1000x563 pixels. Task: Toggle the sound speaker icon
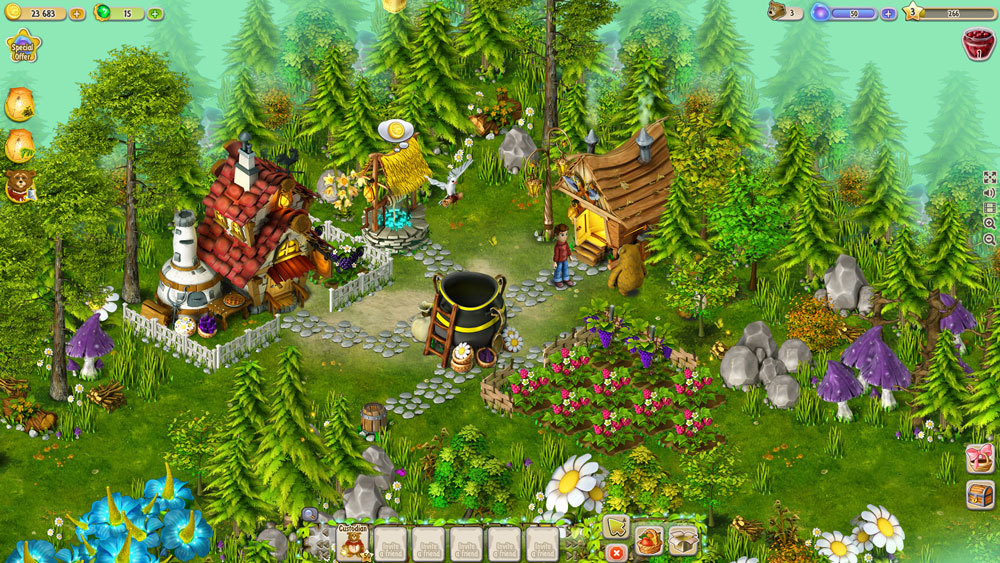989,193
